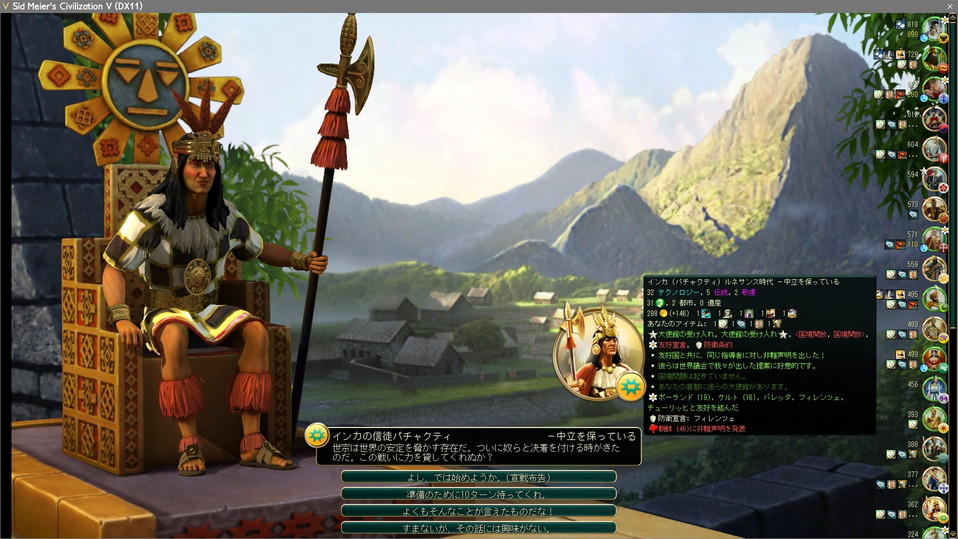This screenshot has width=958, height=539.
Task: Select the leader portrait with score 382
Action: pyautogui.click(x=934, y=509)
